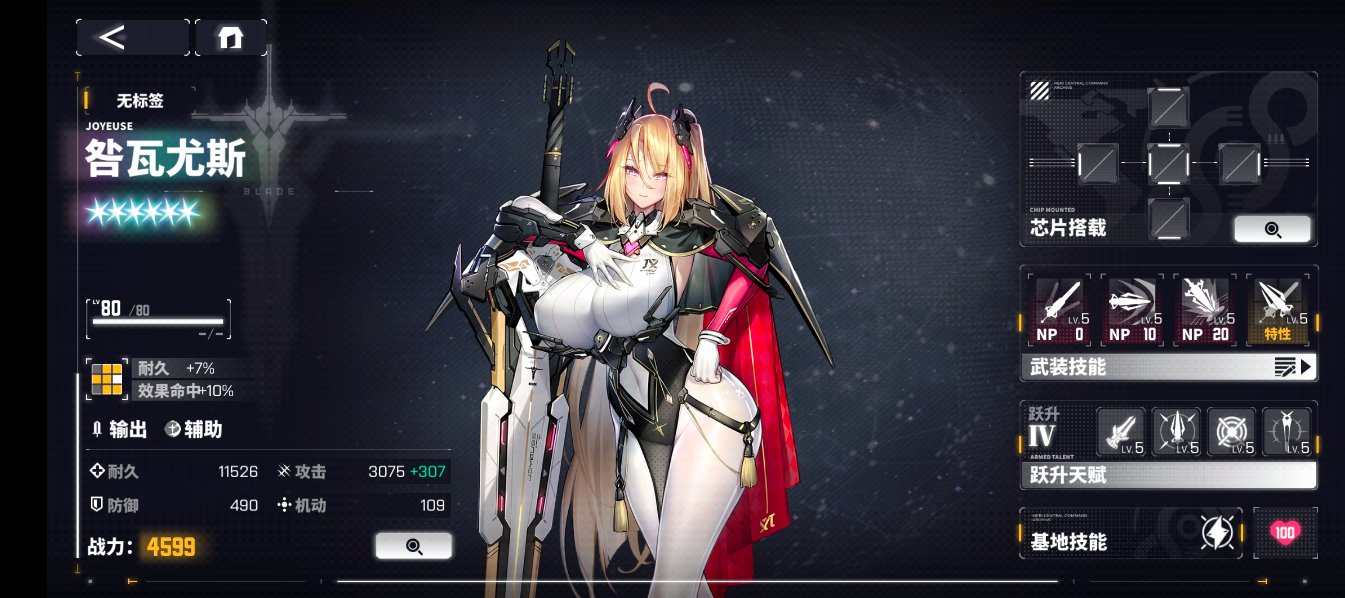The image size is (1345, 598).
Task: Open the 武装技能 skill list
Action: tap(1168, 367)
